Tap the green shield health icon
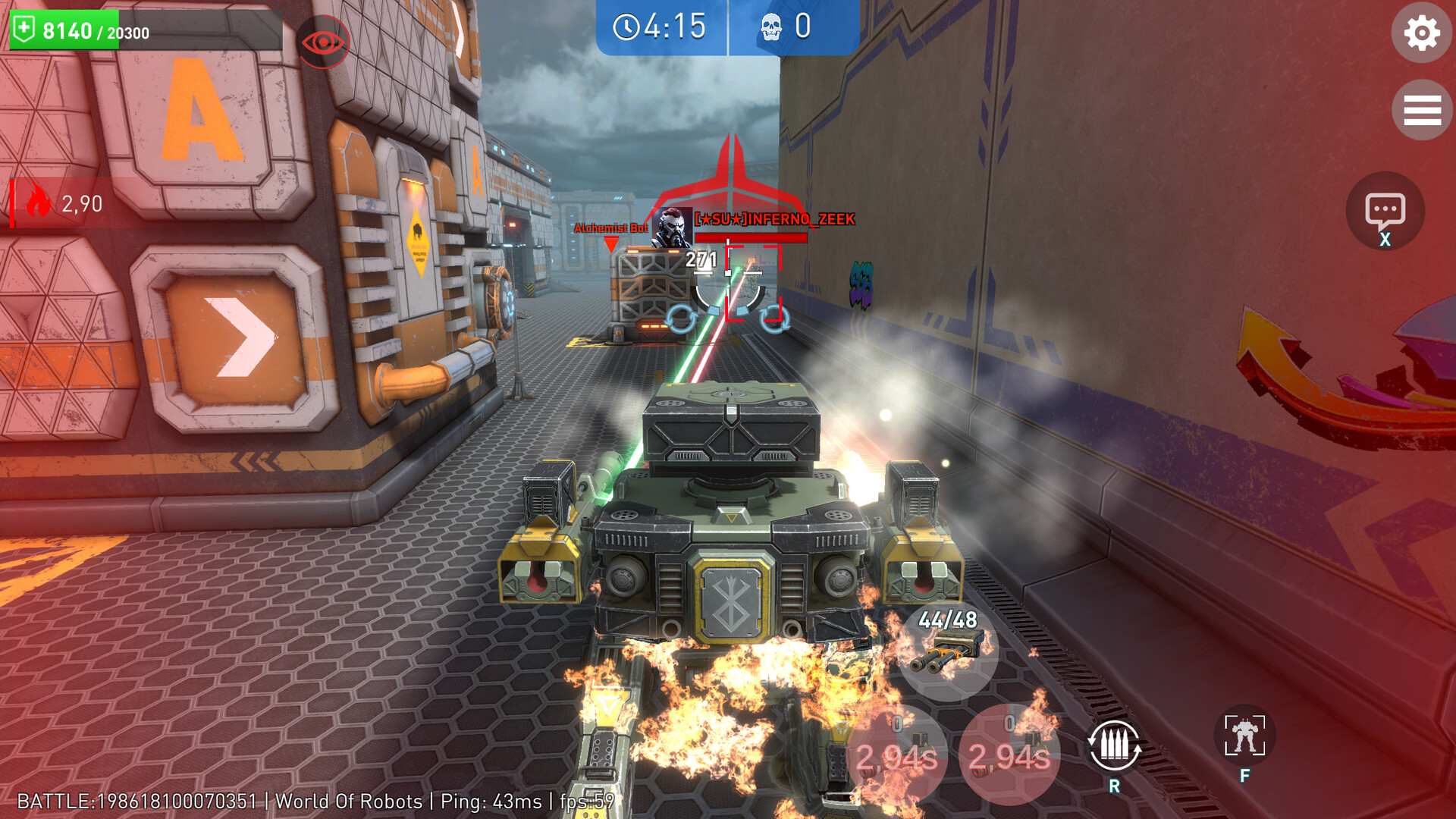 [24, 28]
